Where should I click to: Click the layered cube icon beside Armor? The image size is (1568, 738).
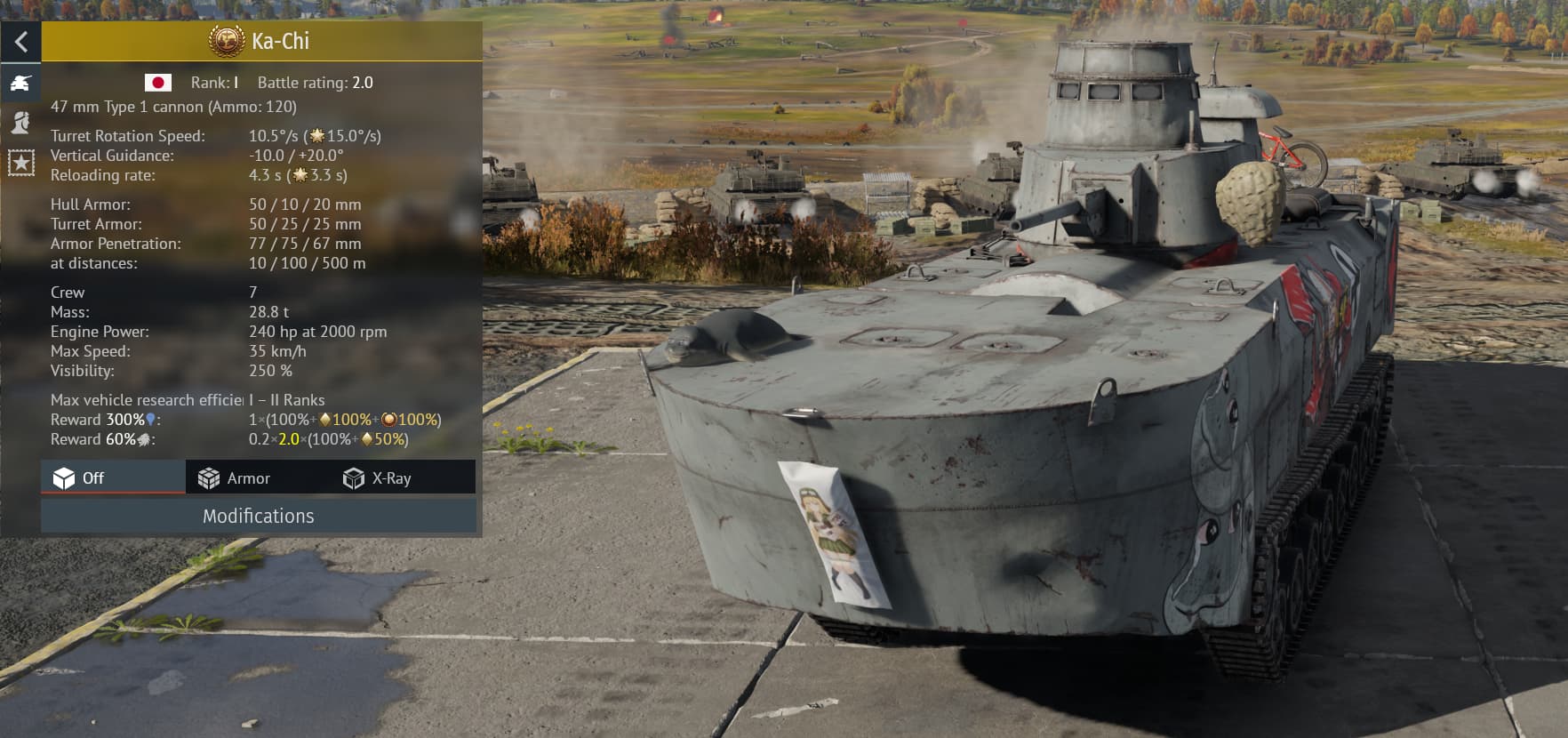(211, 477)
